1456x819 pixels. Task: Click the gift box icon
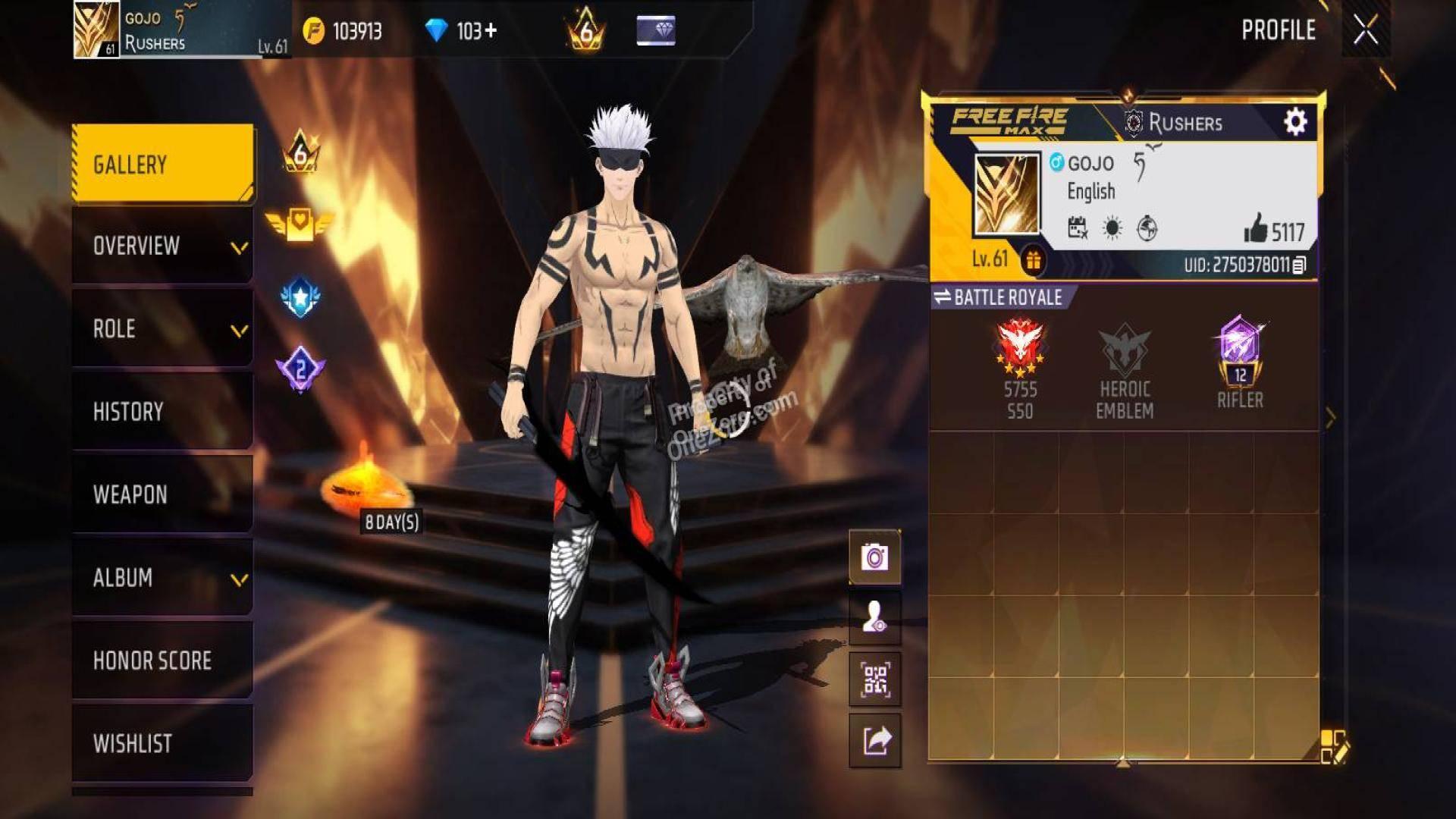(x=1033, y=261)
